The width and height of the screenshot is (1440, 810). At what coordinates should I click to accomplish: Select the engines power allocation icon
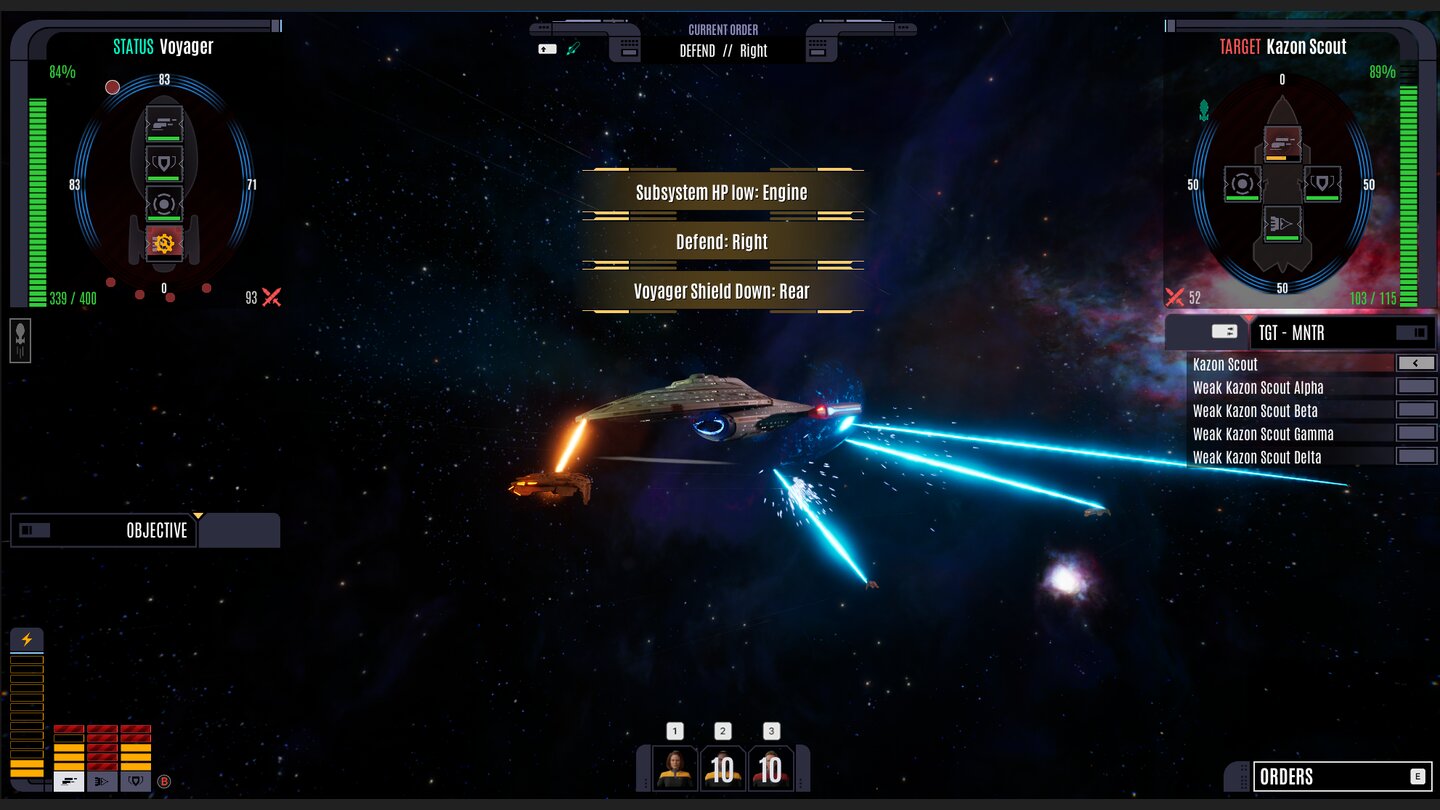(x=102, y=782)
